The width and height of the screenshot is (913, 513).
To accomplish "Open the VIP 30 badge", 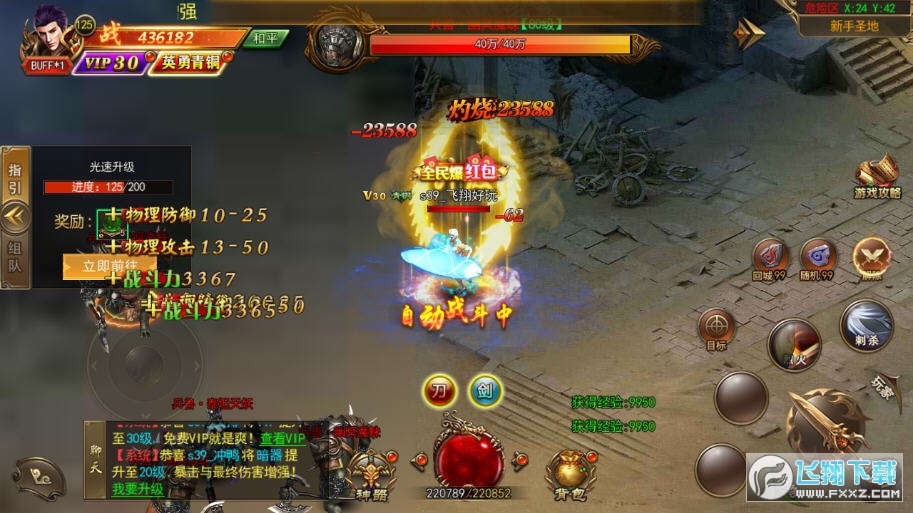I will click(110, 63).
